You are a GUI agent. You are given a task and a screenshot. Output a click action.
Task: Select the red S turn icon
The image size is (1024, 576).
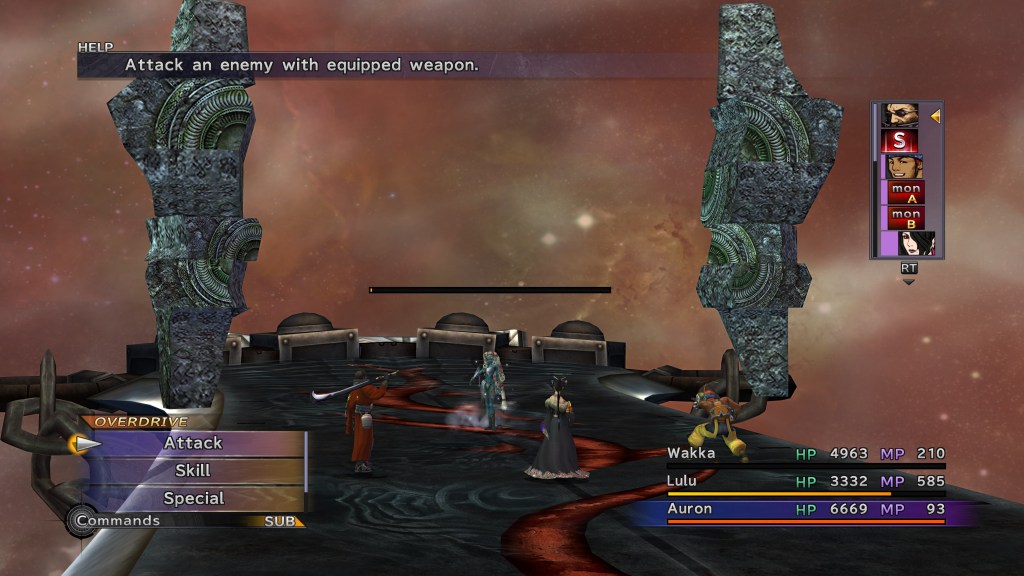click(x=900, y=141)
